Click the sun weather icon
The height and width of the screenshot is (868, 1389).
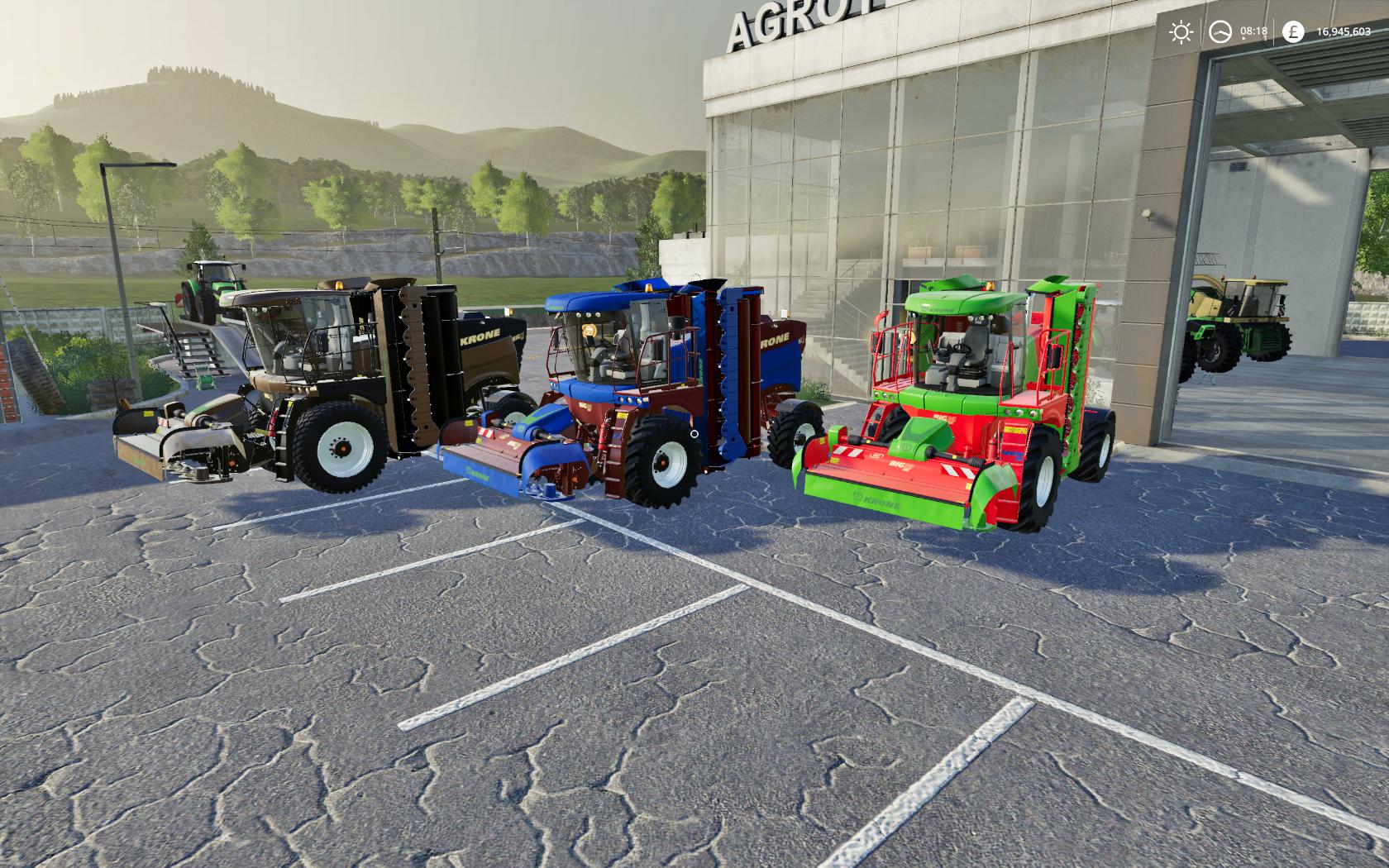(1181, 31)
